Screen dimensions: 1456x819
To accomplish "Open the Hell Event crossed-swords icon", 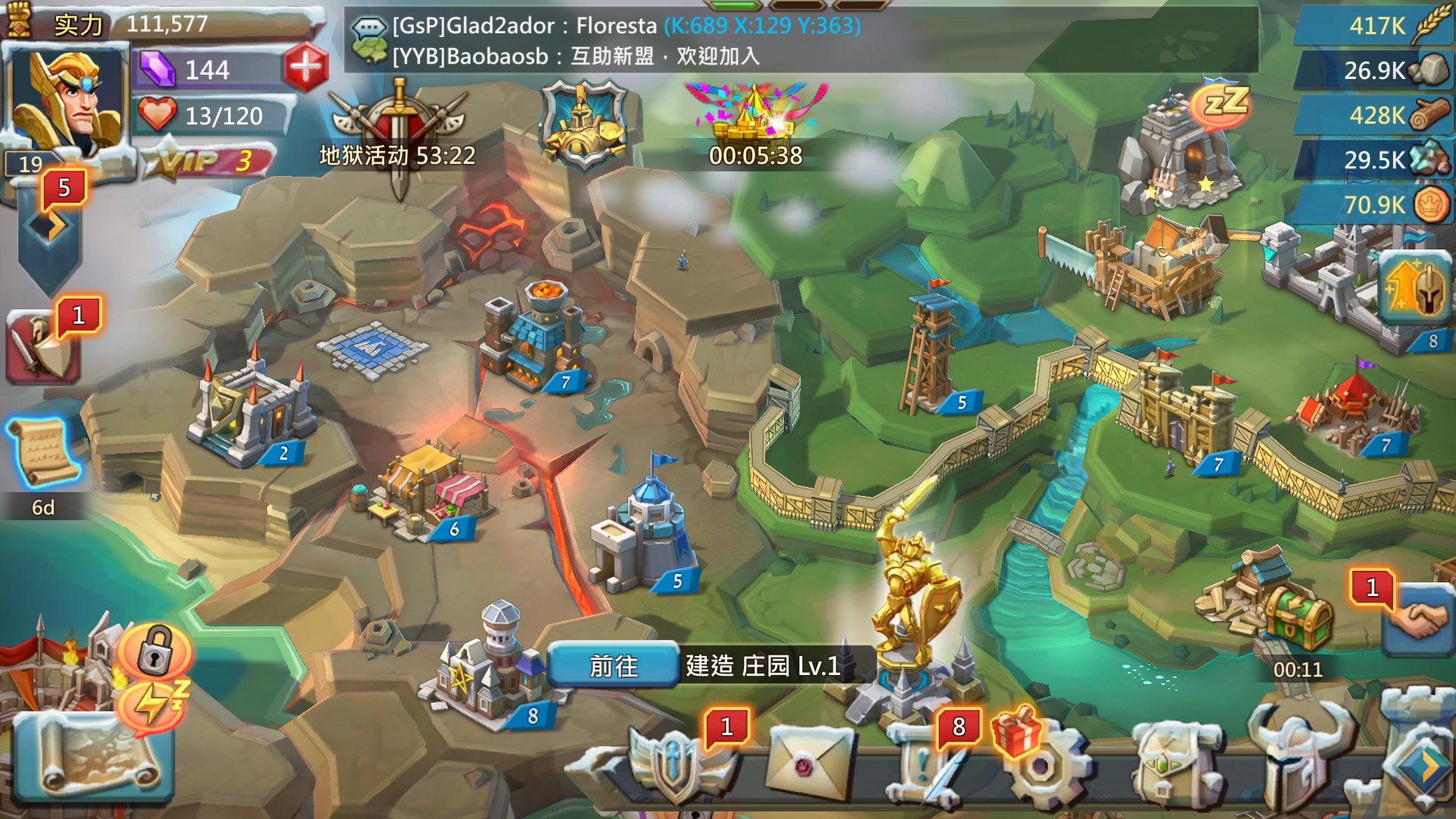I will click(399, 125).
